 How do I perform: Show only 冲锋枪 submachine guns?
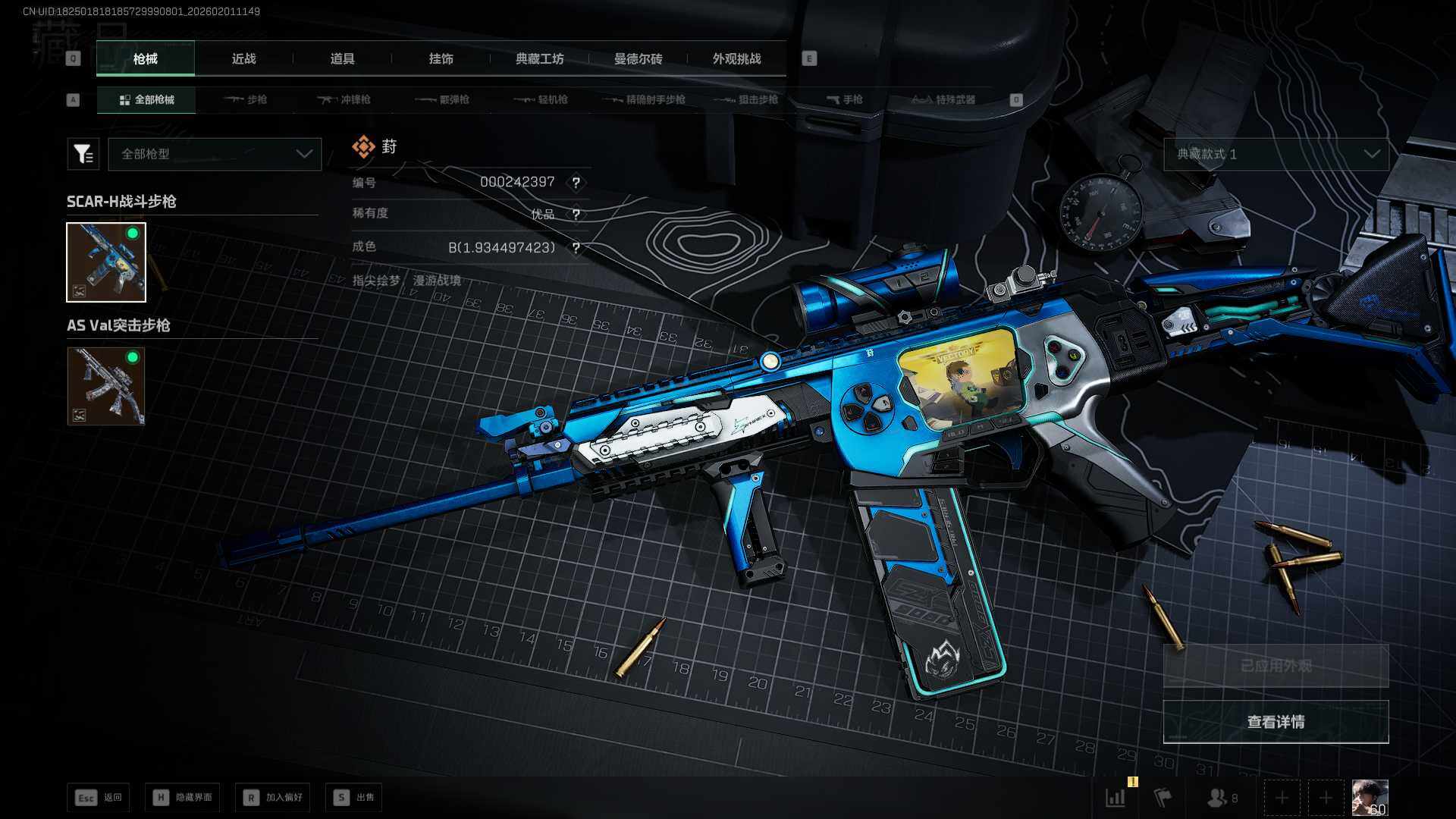coord(344,99)
